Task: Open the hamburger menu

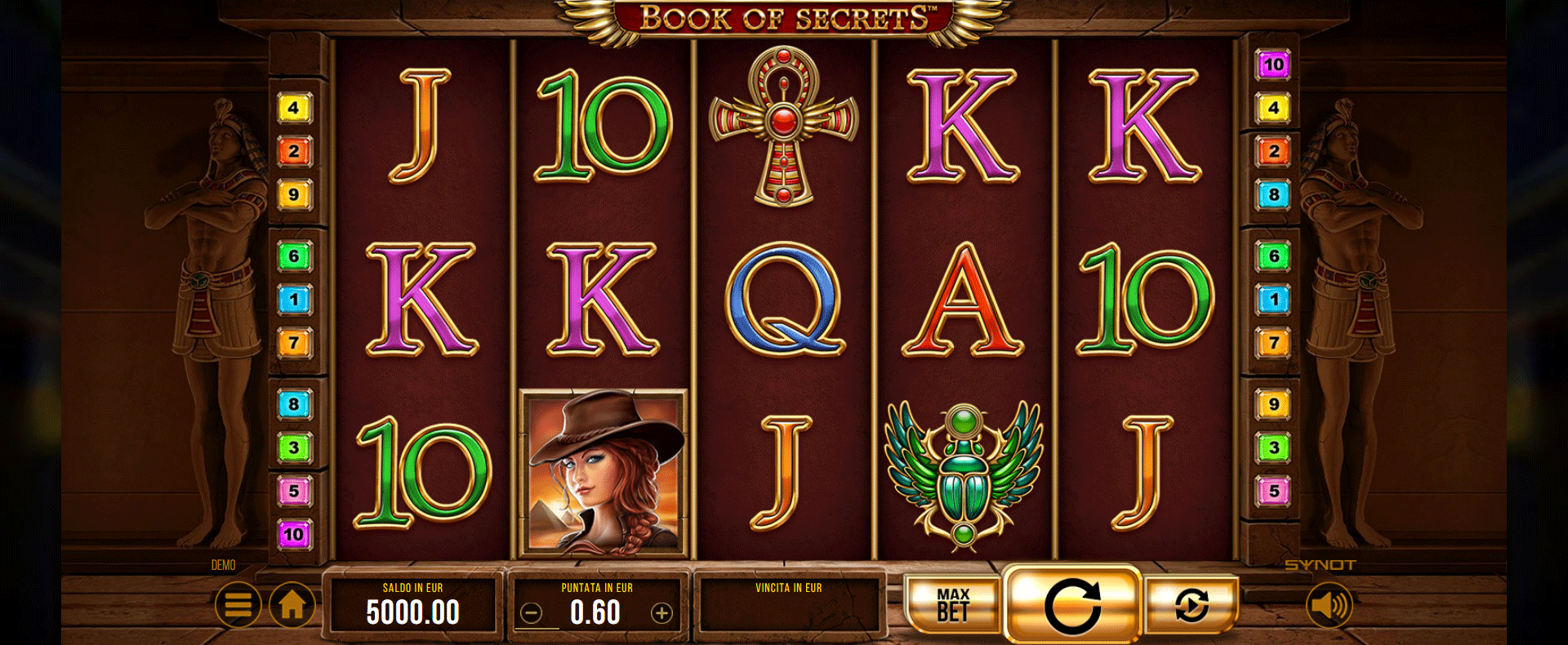Action: [x=238, y=605]
